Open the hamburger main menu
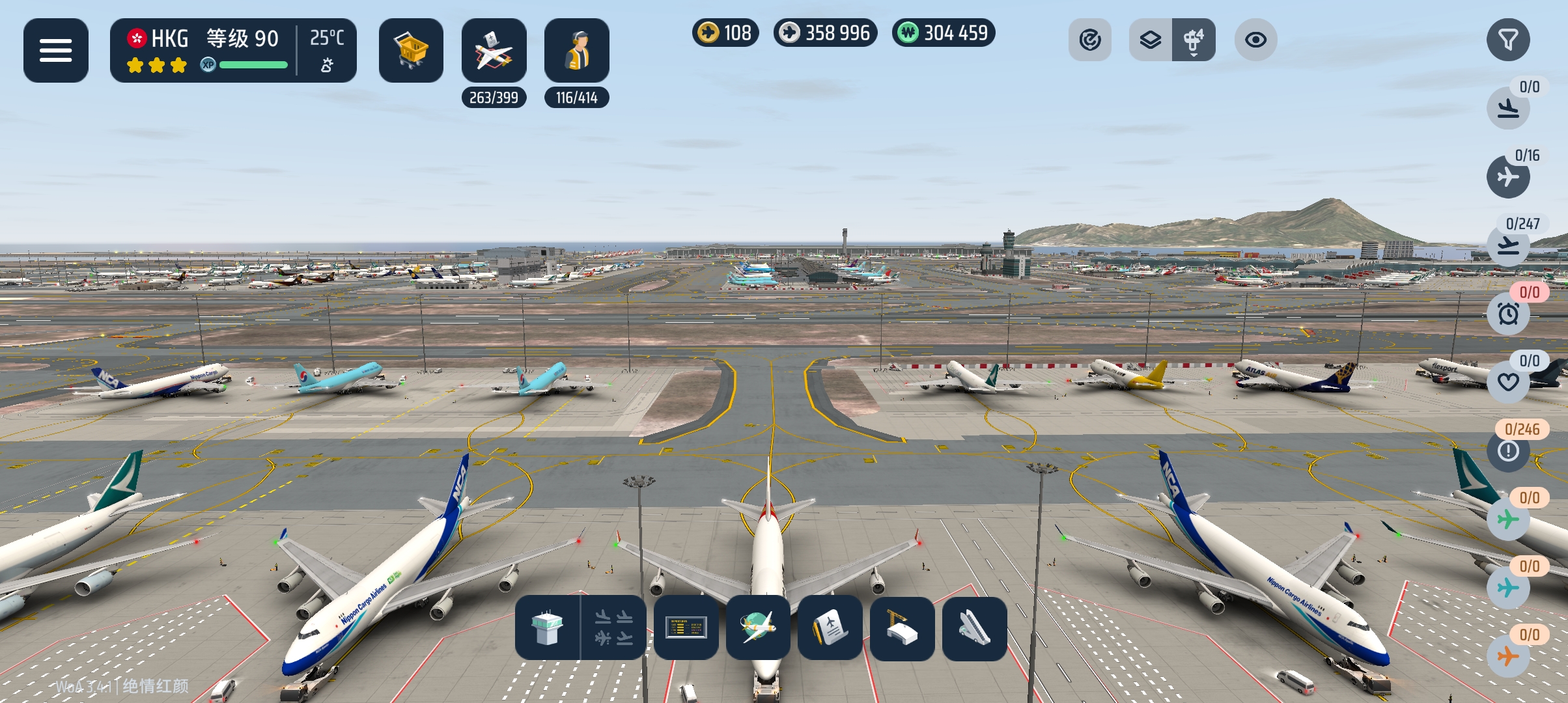 coord(56,50)
